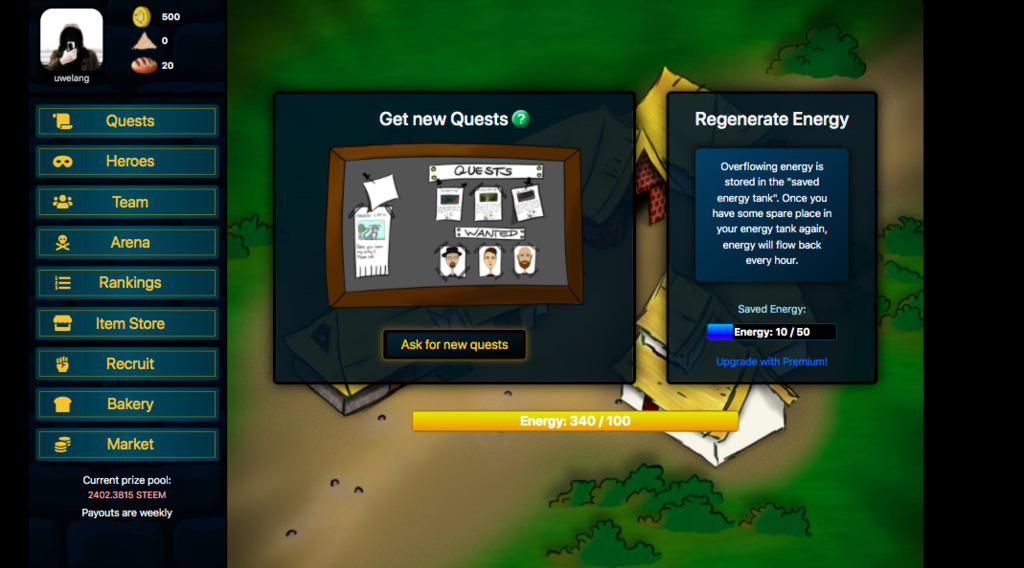Show the Rankings list
The height and width of the screenshot is (568, 1024).
[x=127, y=283]
